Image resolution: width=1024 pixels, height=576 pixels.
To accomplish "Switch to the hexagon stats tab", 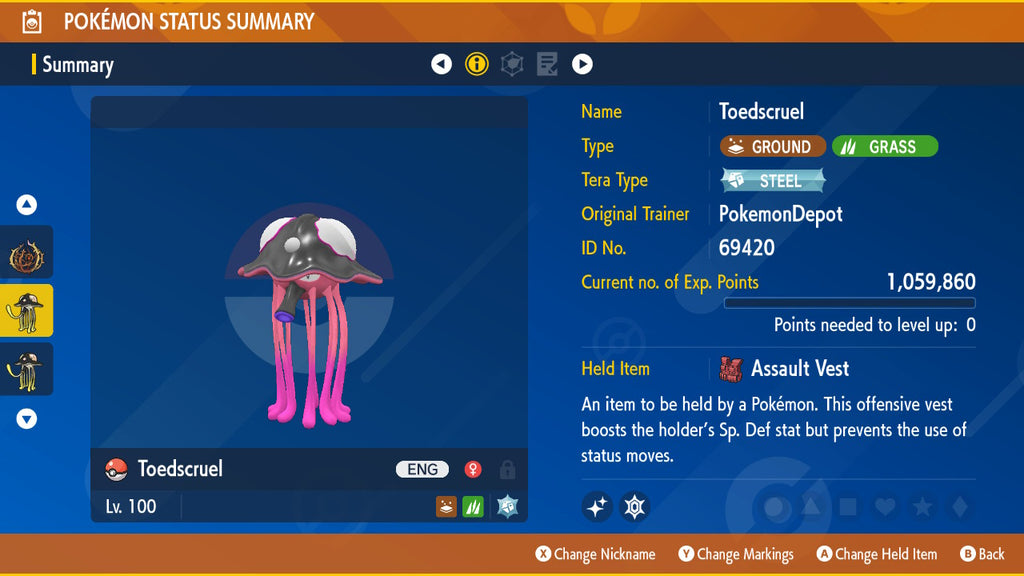I will point(512,64).
